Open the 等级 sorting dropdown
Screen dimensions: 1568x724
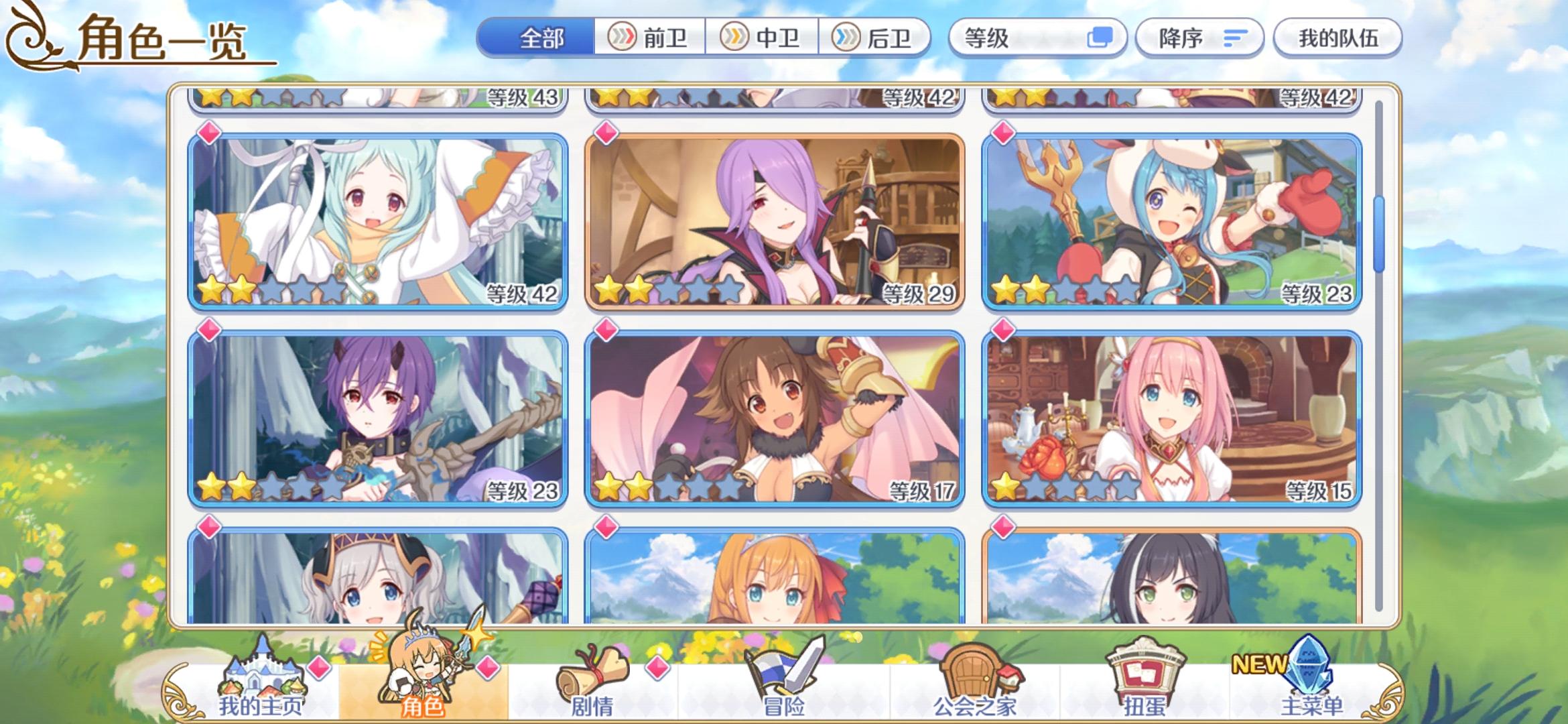pos(1039,38)
